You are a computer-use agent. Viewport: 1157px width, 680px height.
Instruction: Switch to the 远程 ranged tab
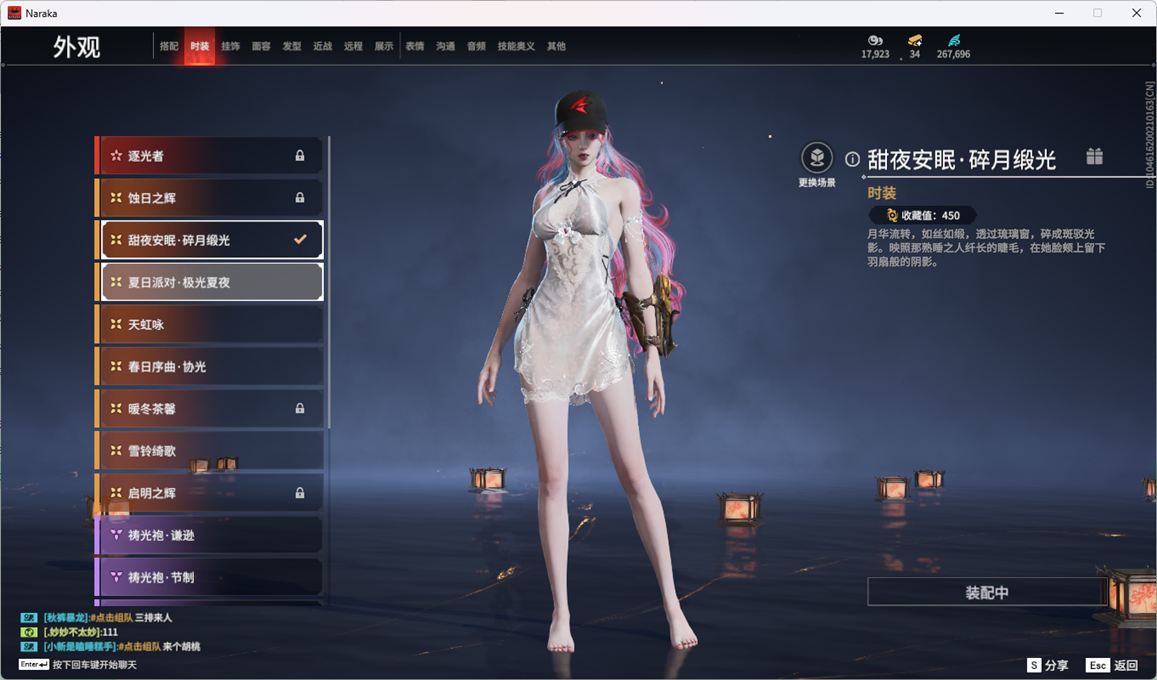pos(353,46)
